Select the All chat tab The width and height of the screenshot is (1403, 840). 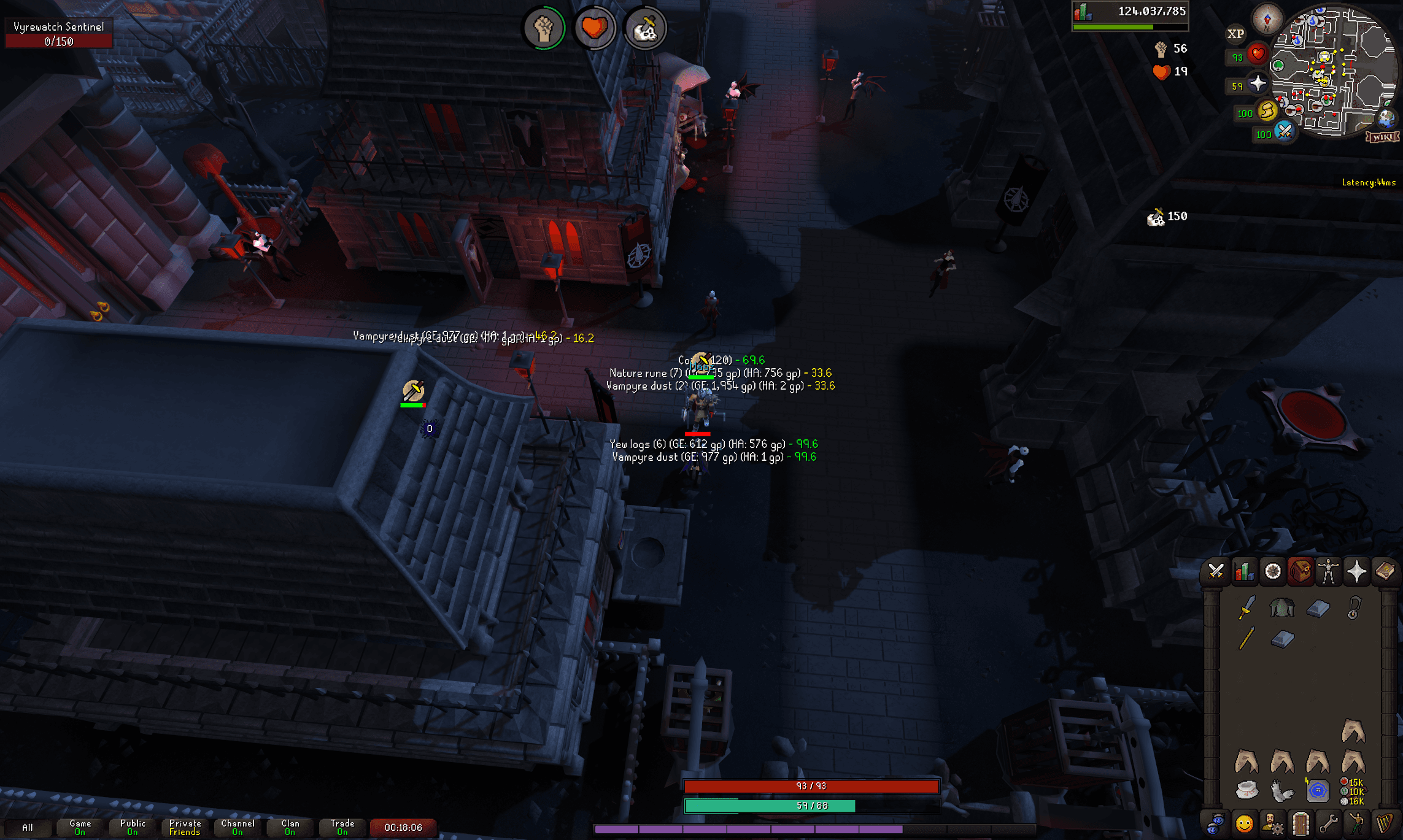pyautogui.click(x=28, y=827)
